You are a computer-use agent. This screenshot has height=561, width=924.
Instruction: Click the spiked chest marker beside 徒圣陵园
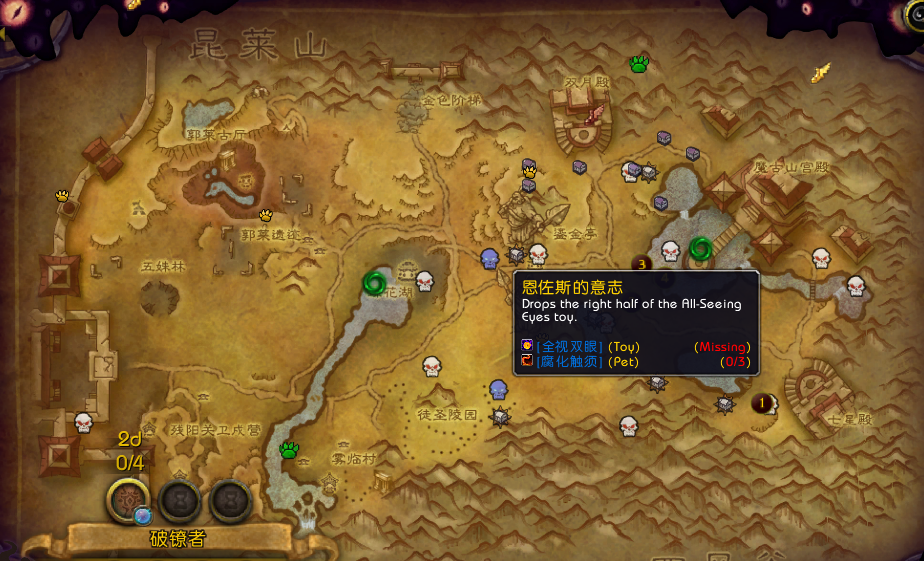[499, 414]
